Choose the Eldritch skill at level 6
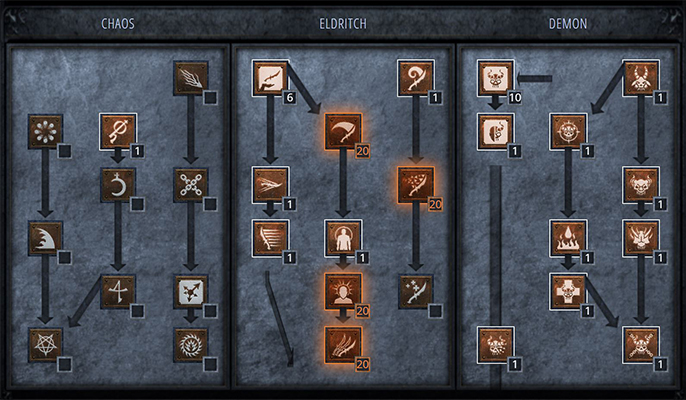The width and height of the screenshot is (686, 400). pyautogui.click(x=270, y=77)
